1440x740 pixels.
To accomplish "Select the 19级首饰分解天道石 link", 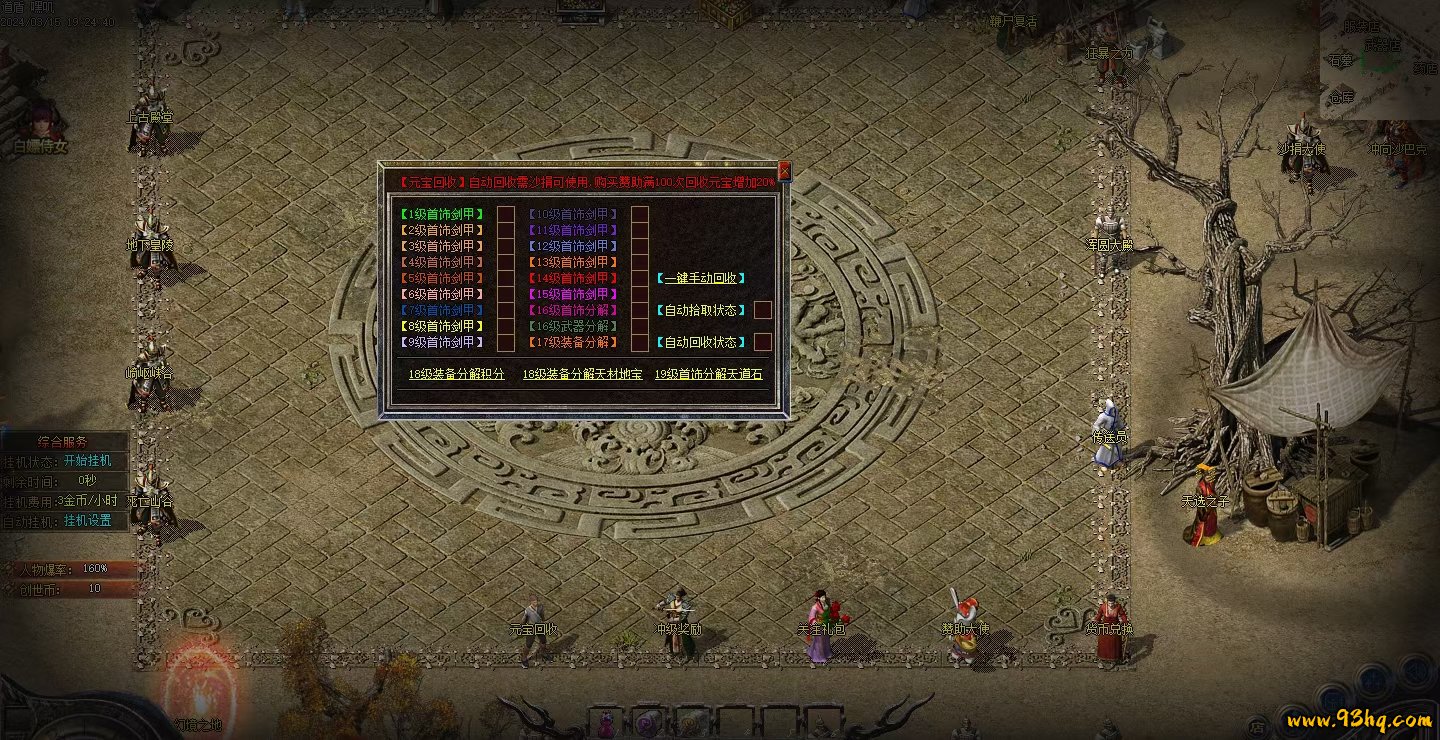I will point(708,374).
